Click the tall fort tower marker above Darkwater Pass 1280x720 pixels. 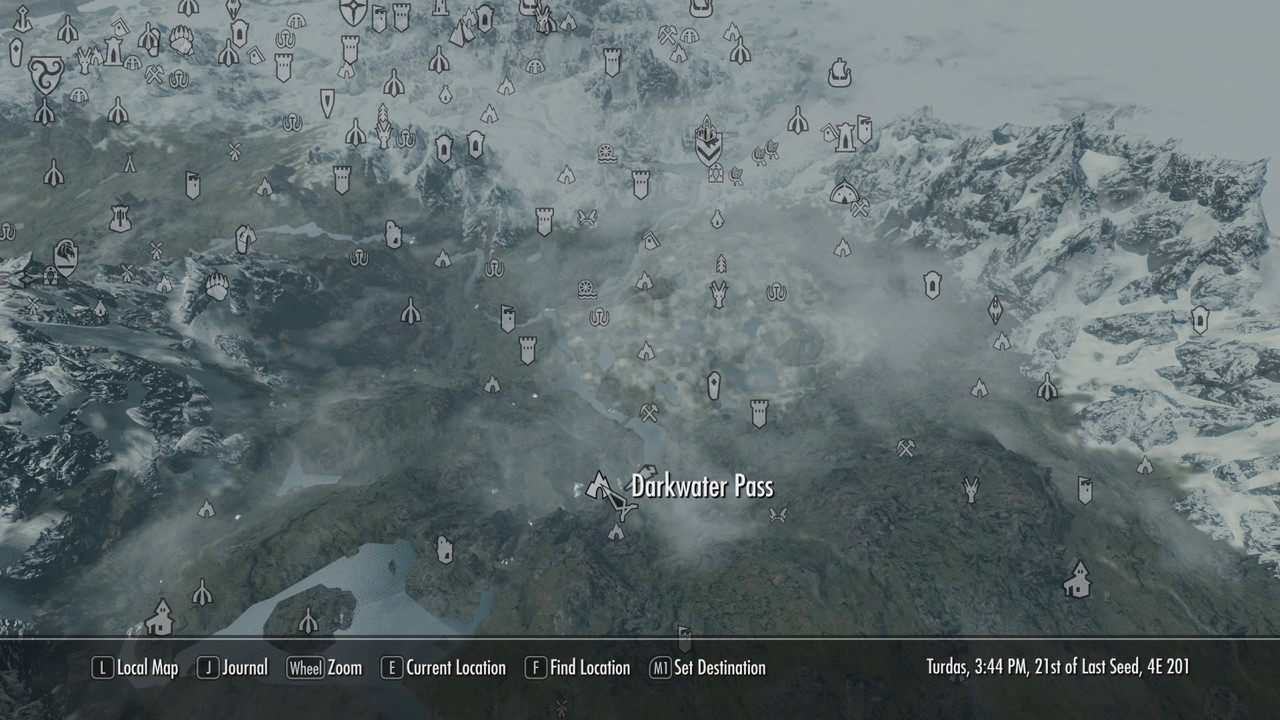[760, 414]
